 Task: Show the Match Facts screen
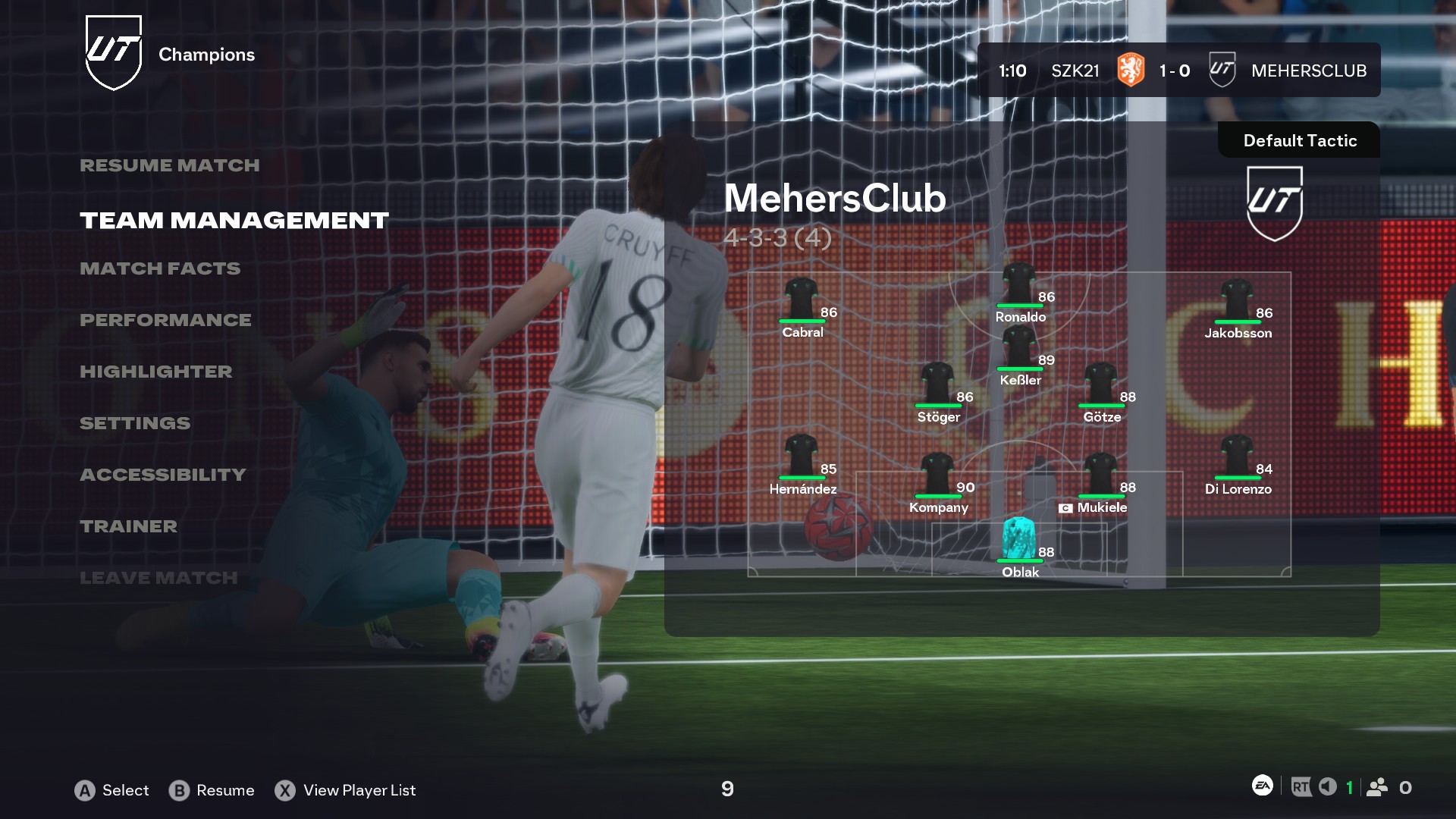160,268
